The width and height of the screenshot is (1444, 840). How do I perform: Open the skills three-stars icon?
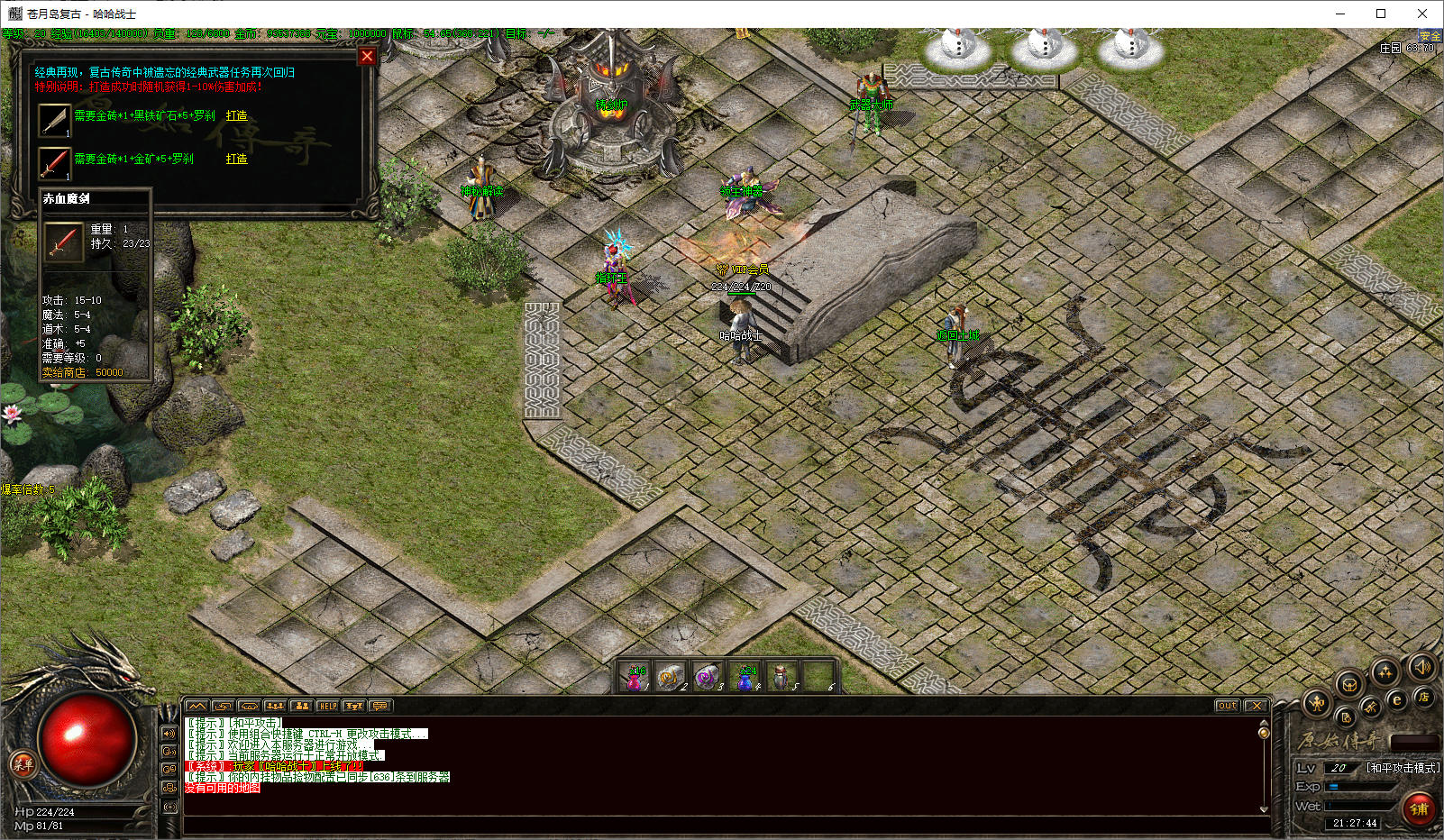[x=1385, y=671]
